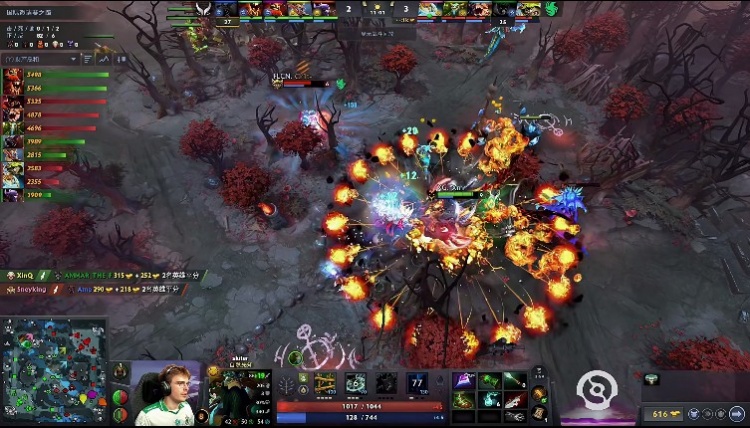Open the shop via the 616 gold button
Screen dimensions: 750x428
pyautogui.click(x=660, y=413)
